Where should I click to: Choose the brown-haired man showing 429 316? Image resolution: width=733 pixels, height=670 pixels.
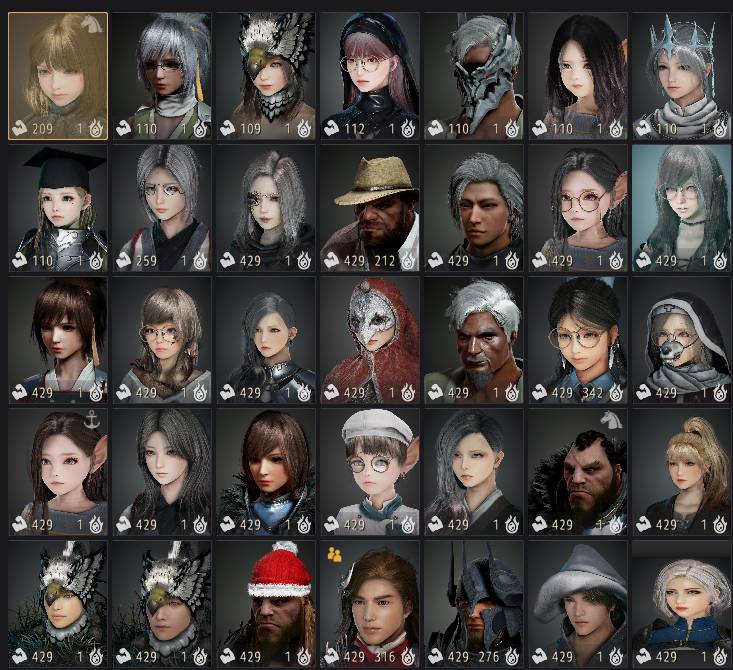tap(370, 604)
